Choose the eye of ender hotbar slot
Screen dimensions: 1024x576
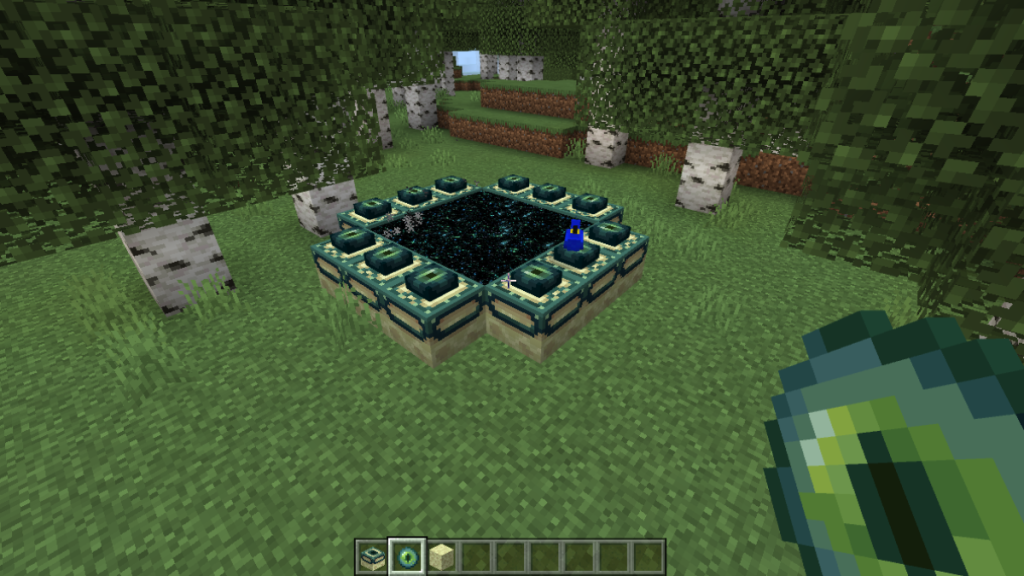pos(407,556)
